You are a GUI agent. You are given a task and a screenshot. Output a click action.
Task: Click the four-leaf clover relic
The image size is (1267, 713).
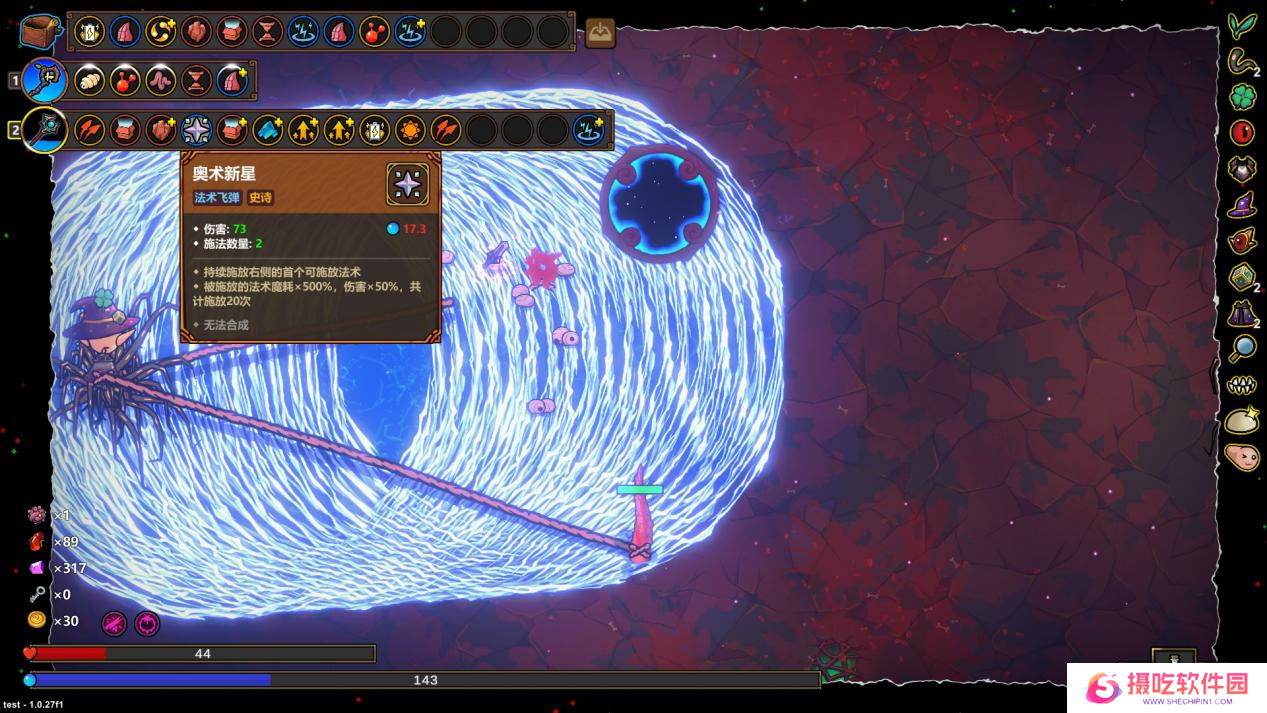tap(1242, 97)
